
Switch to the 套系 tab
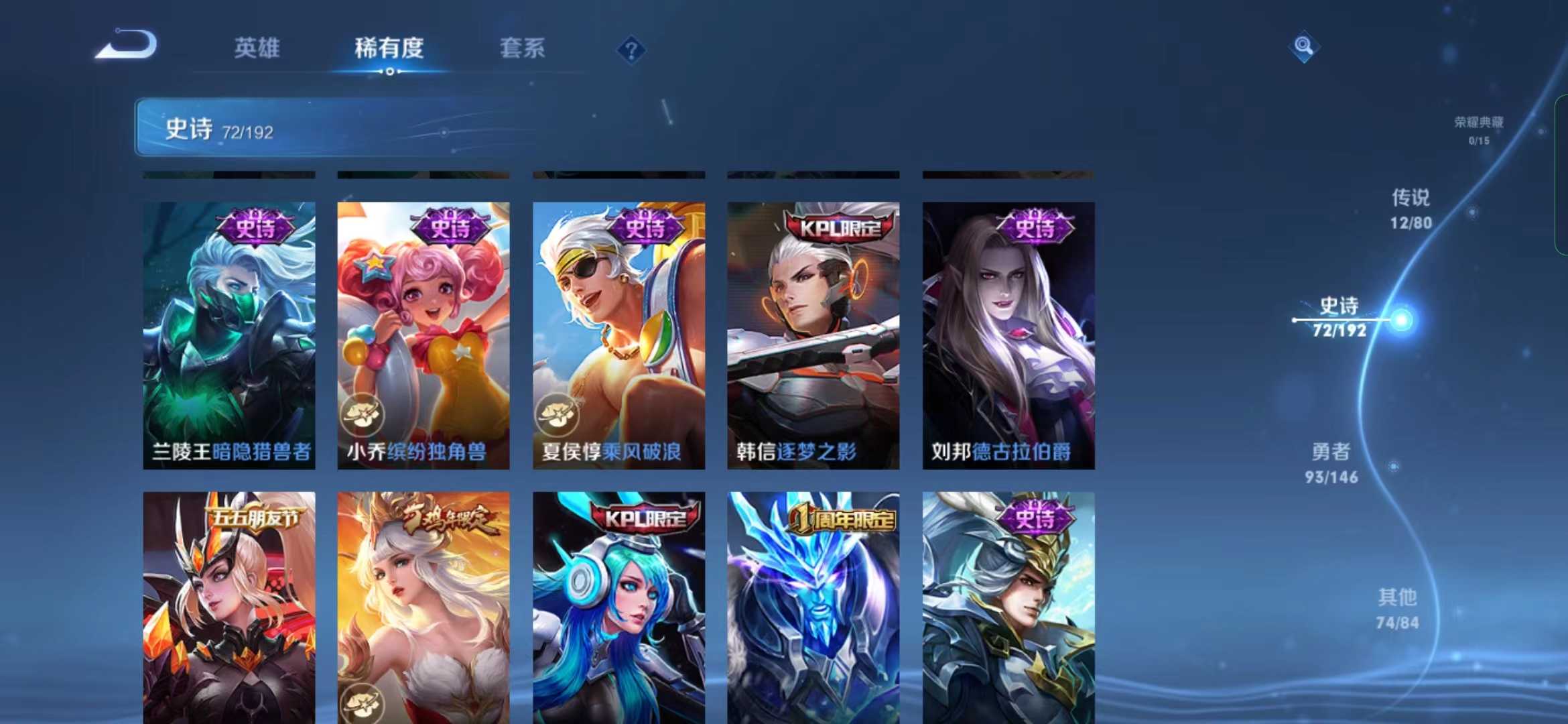(x=522, y=49)
